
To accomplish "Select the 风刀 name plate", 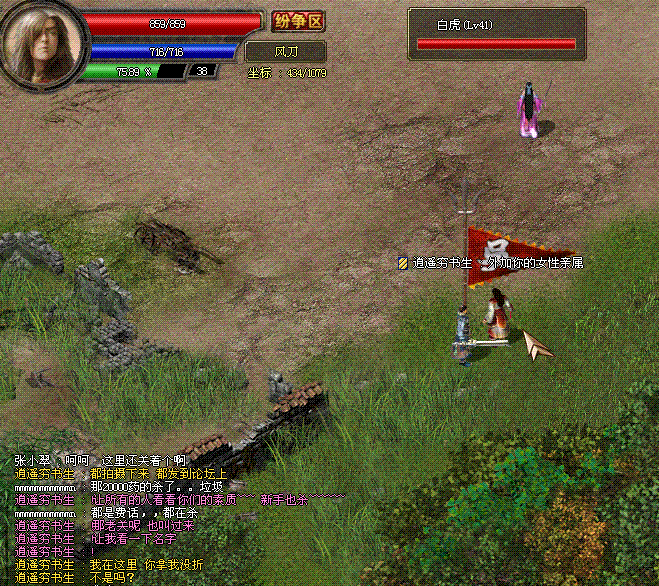I will pyautogui.click(x=285, y=50).
